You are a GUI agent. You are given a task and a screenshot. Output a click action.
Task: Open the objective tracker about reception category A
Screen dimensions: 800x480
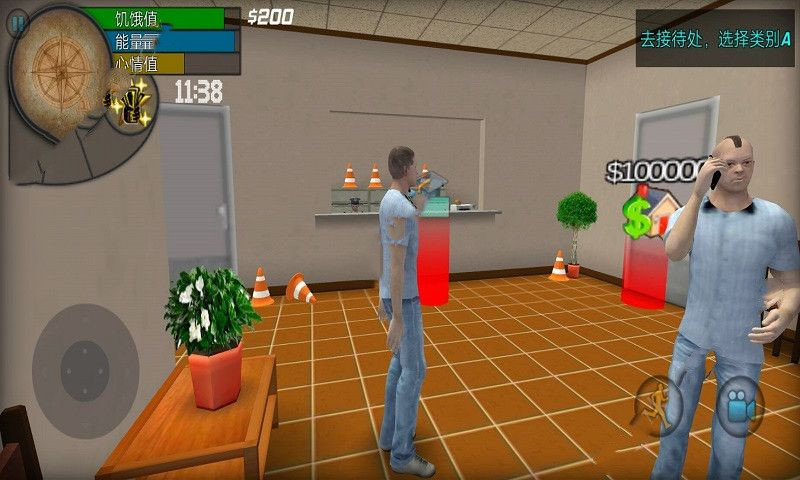pyautogui.click(x=714, y=39)
